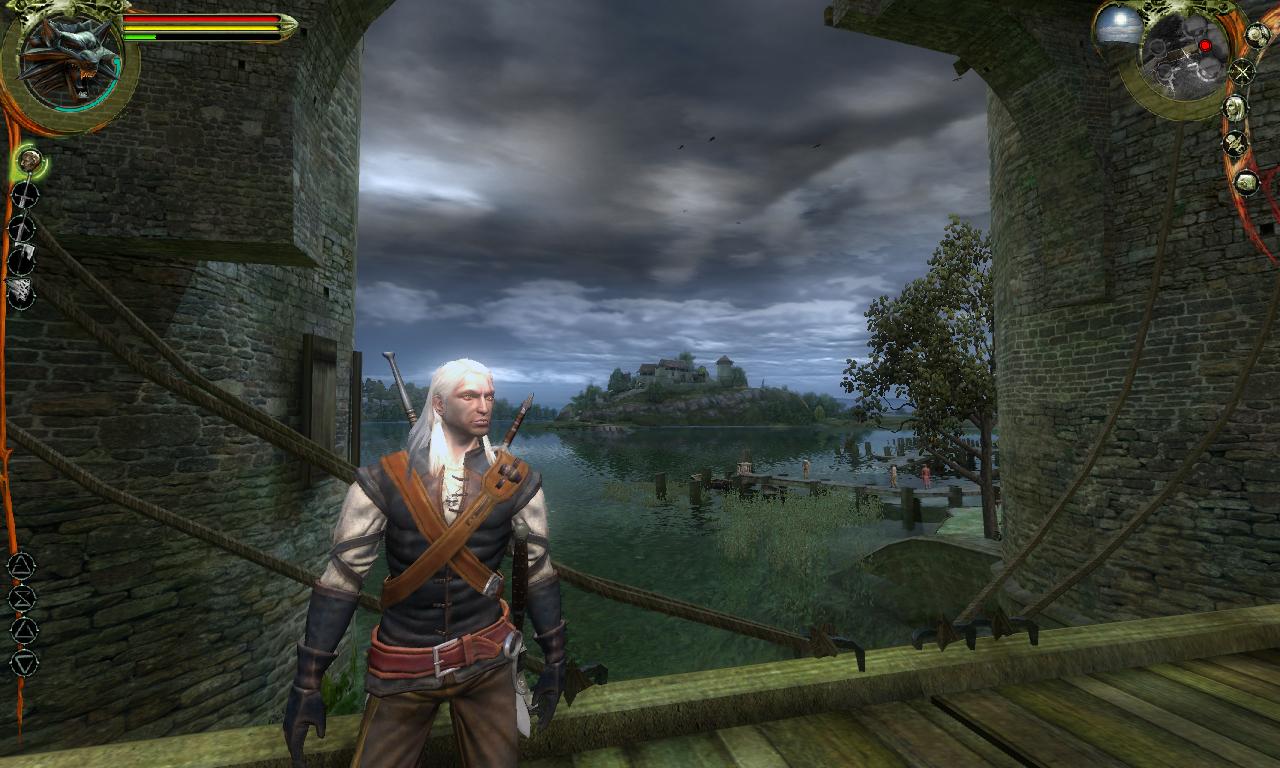Click the red quest marker on the minimap
Viewport: 1280px width, 768px height.
1206,46
